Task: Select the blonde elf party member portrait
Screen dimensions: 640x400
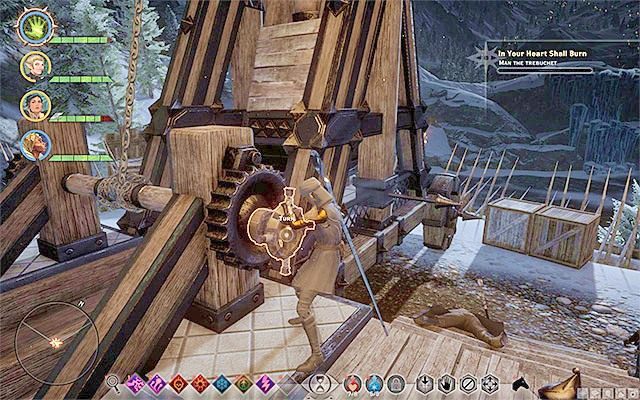Action: coord(35,66)
